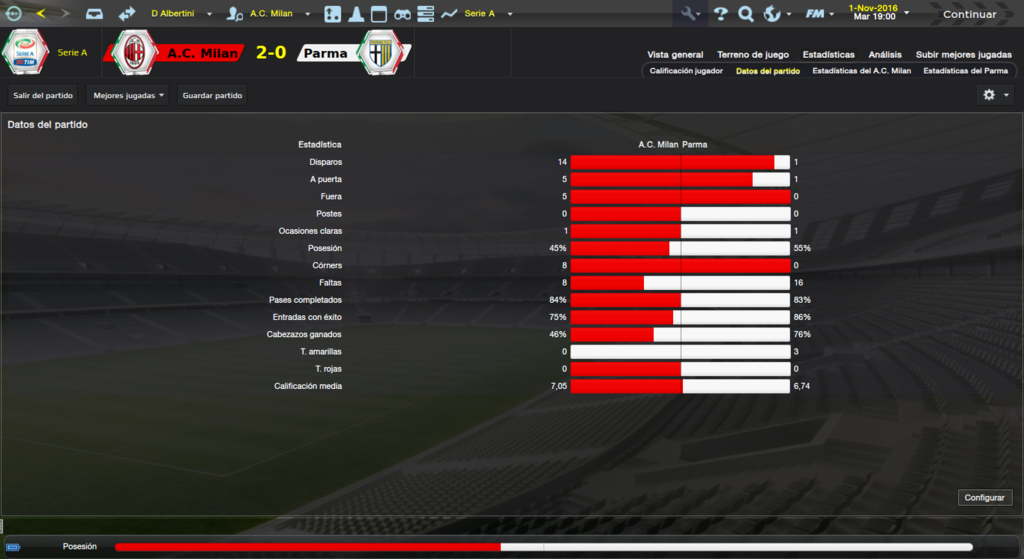The image size is (1024, 559).
Task: Open the Serie A competition menu
Action: point(487,14)
